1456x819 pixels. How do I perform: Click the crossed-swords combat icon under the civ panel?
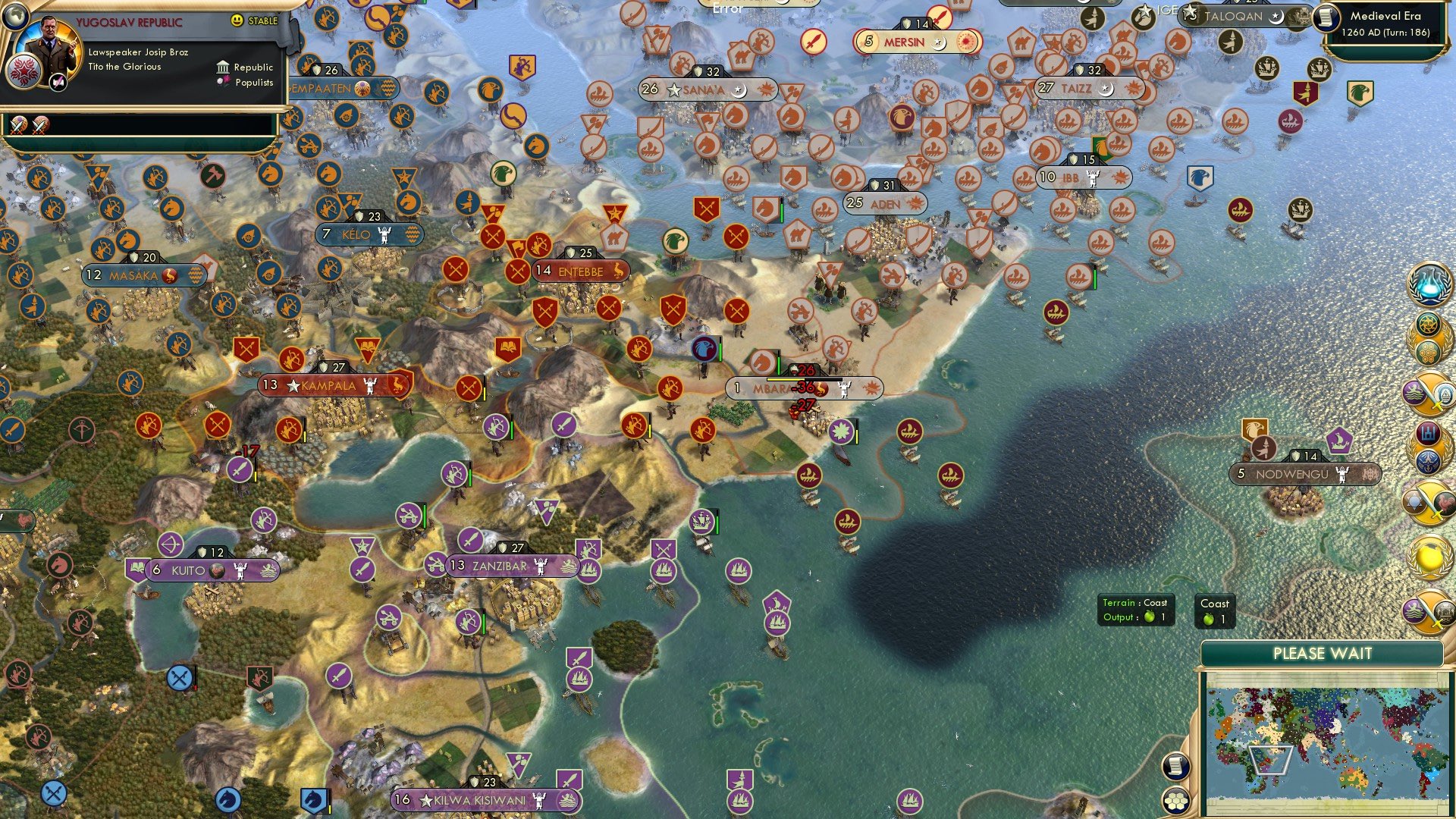point(18,127)
